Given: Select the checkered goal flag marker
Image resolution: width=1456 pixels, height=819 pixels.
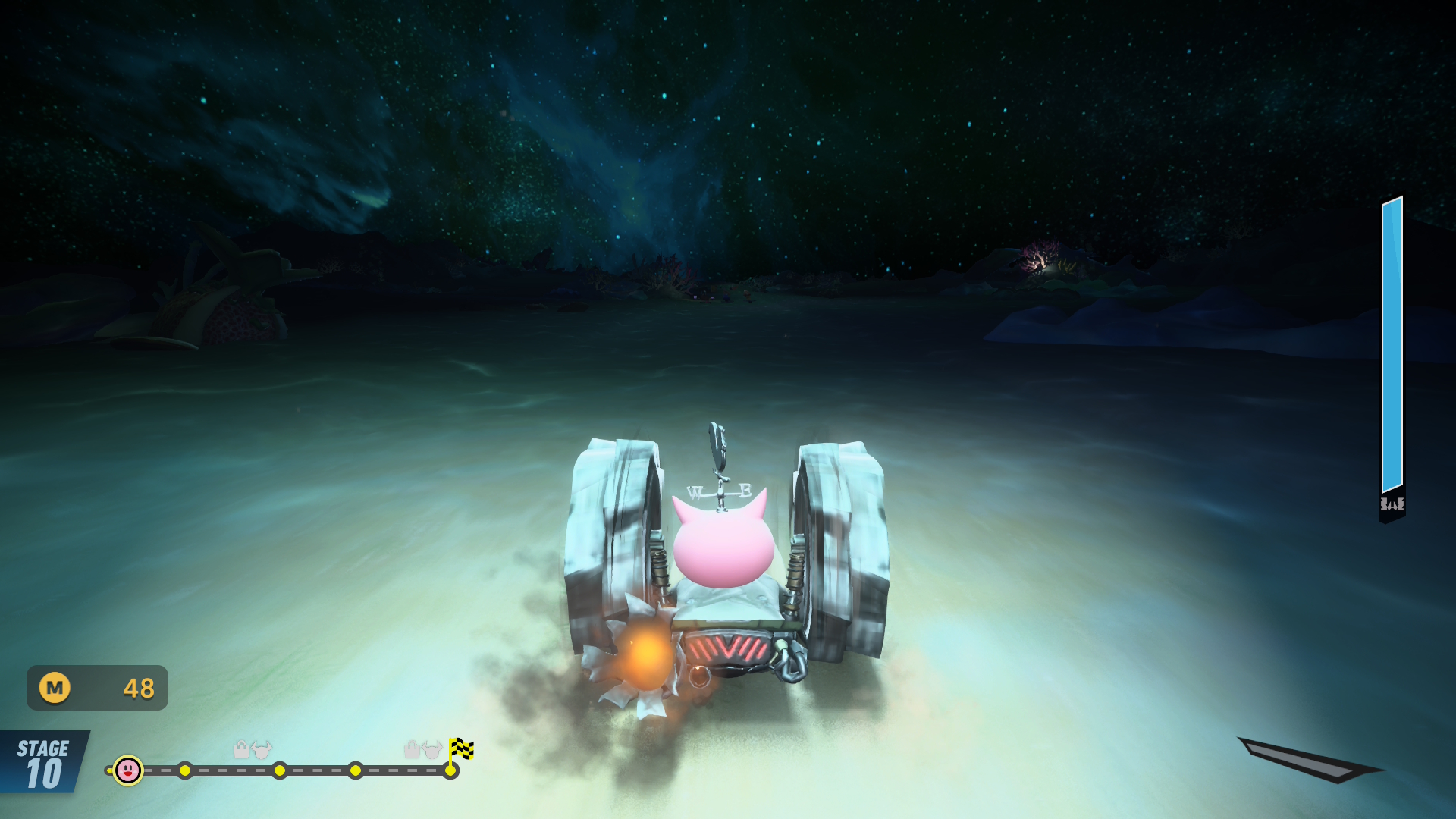Looking at the screenshot, I should (460, 749).
